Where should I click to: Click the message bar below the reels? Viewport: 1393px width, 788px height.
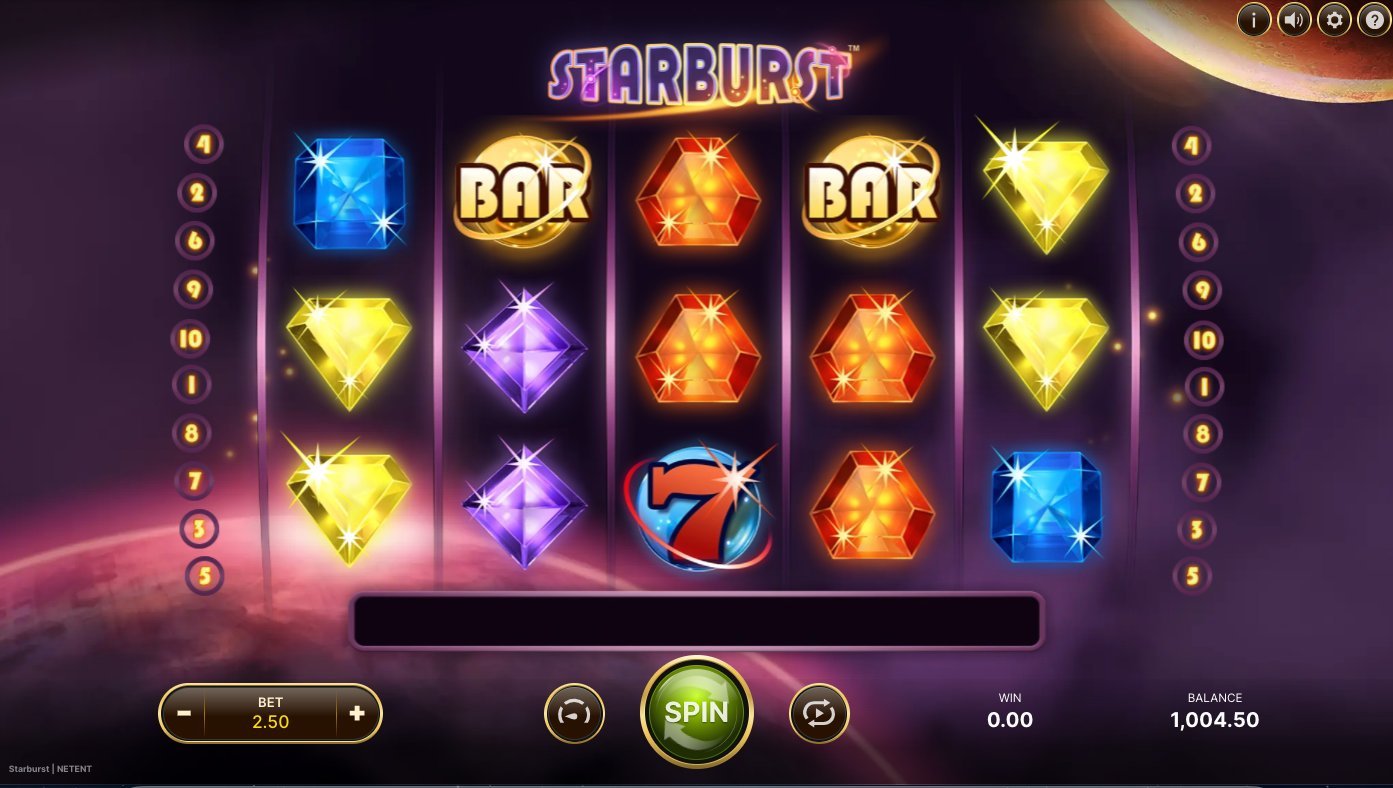pos(697,618)
